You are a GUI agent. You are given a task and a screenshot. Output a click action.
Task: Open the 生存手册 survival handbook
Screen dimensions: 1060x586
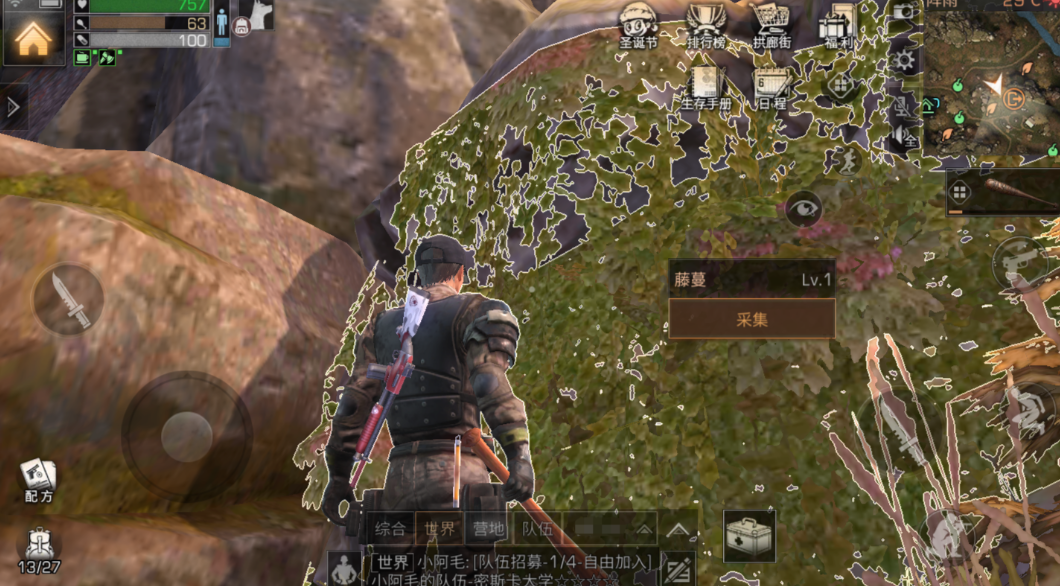(706, 86)
